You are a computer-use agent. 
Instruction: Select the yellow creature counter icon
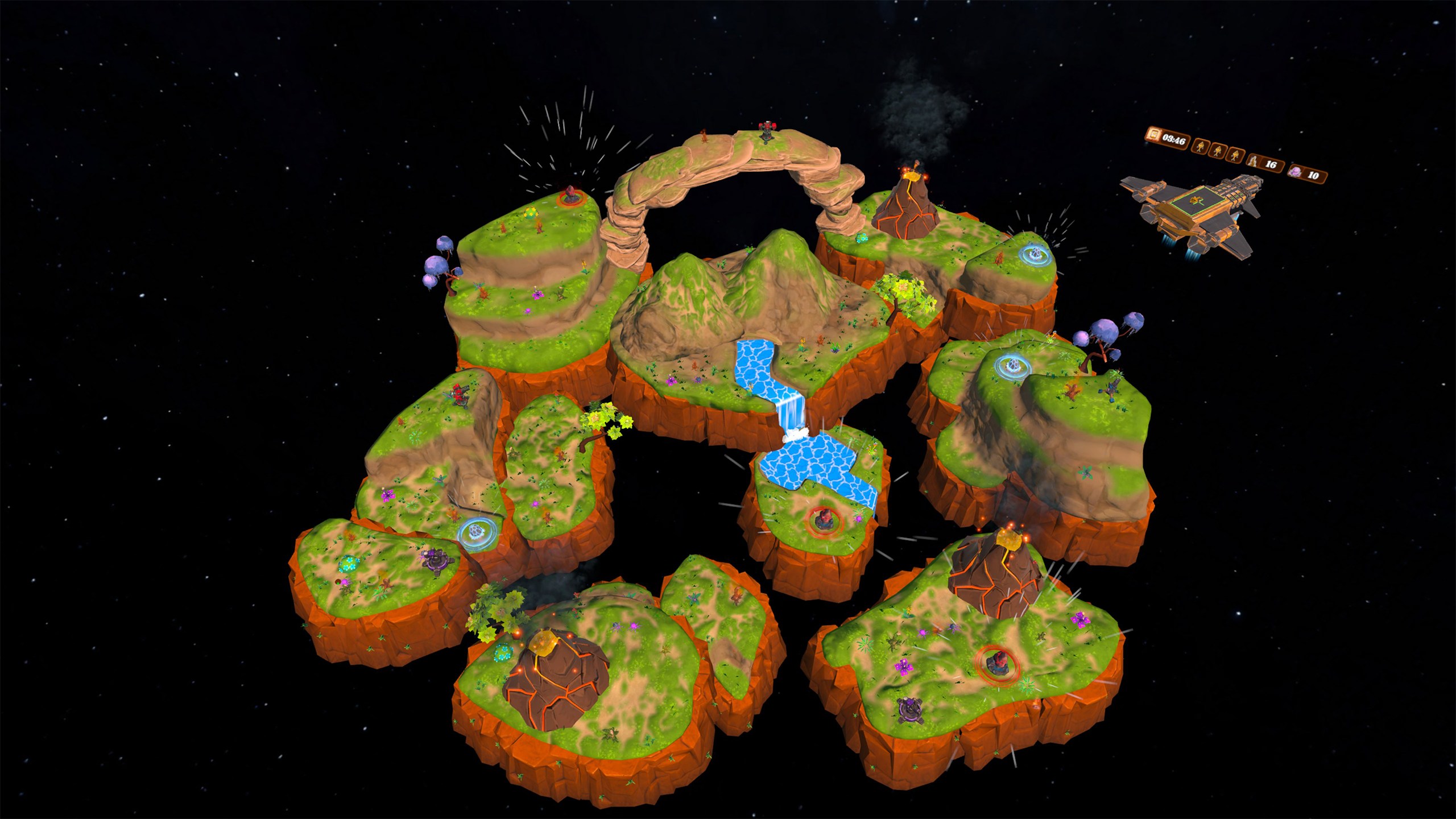pos(1252,160)
